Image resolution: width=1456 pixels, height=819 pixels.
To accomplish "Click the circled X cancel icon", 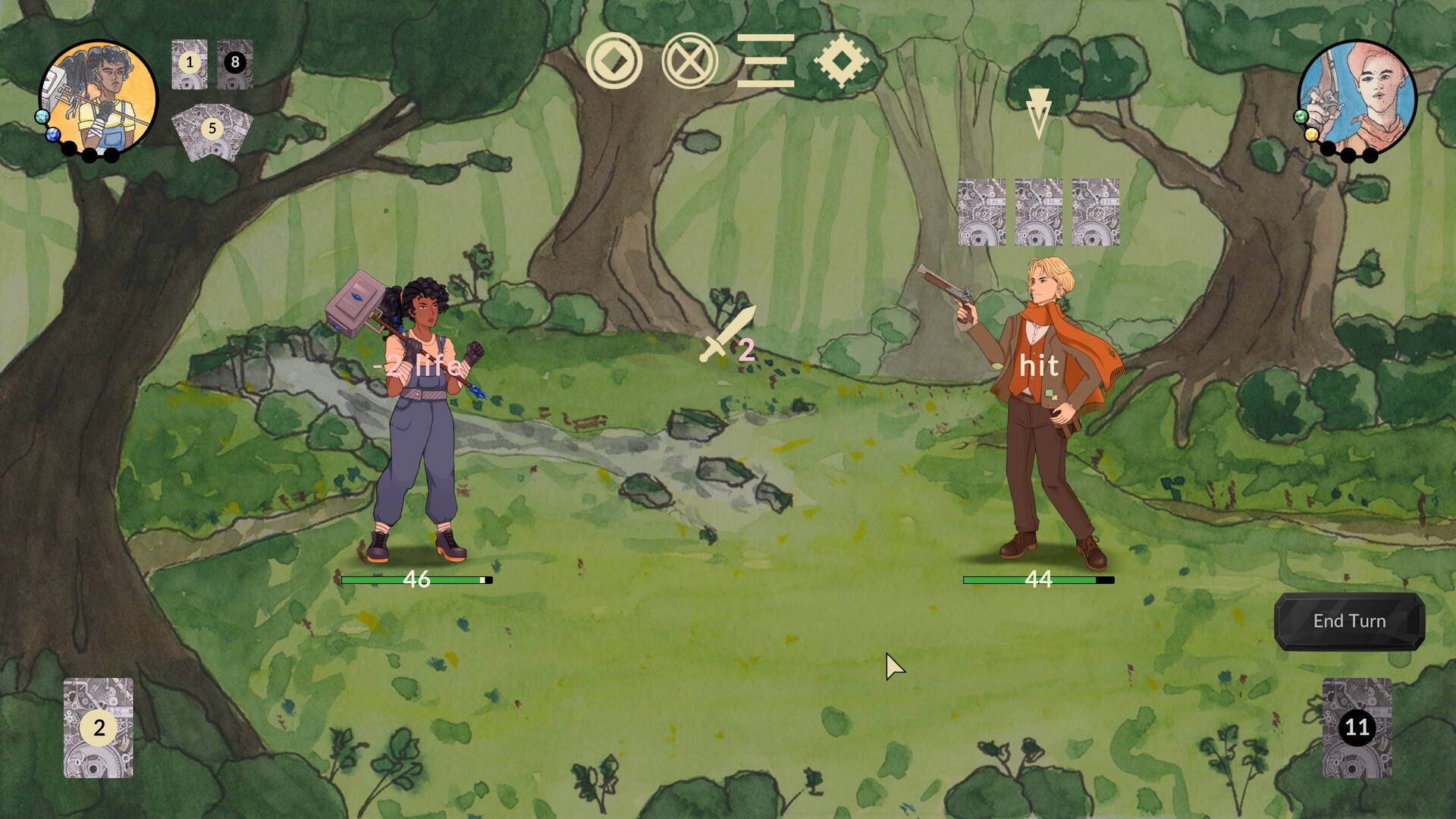I will 689,61.
